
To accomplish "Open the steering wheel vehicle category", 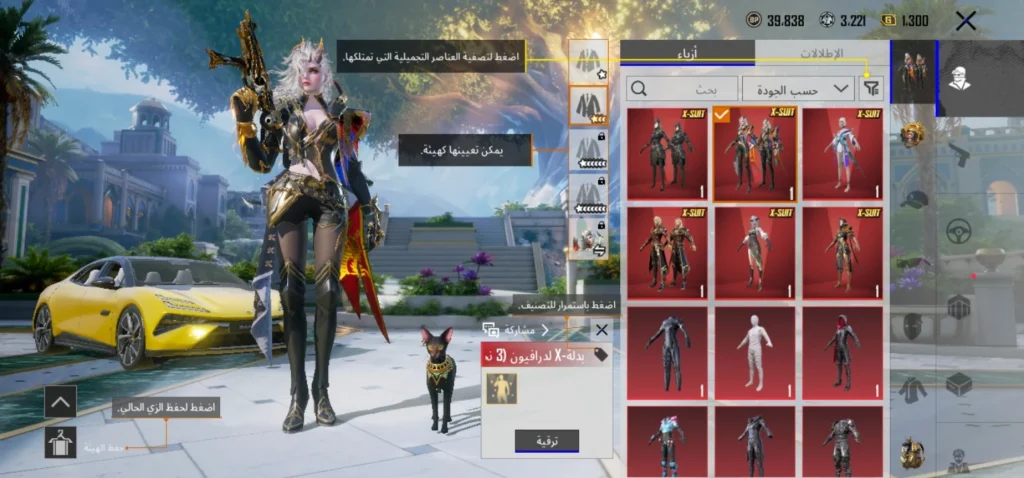I will 960,231.
